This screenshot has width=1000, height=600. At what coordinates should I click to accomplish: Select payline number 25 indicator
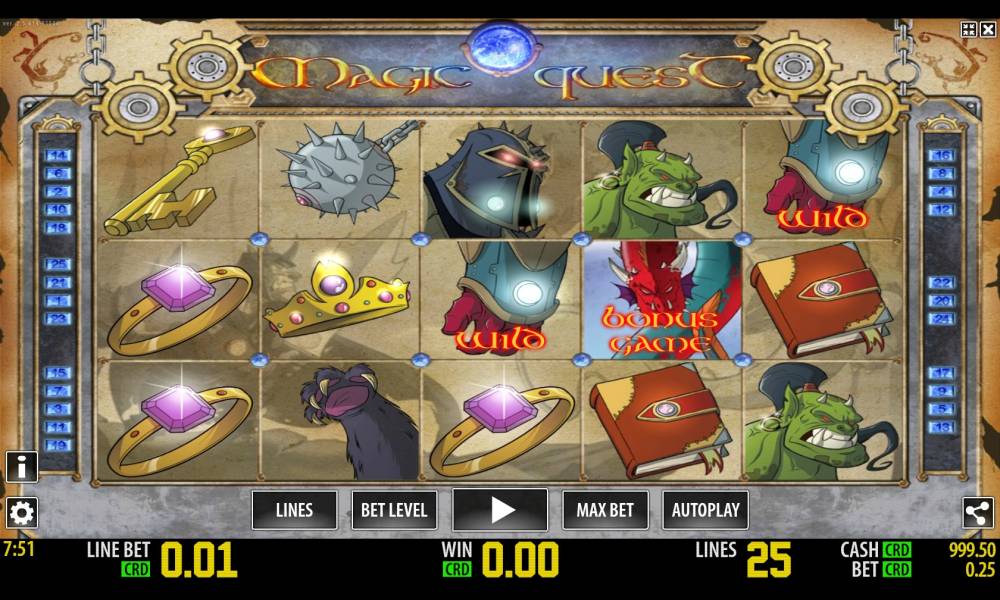(57, 265)
